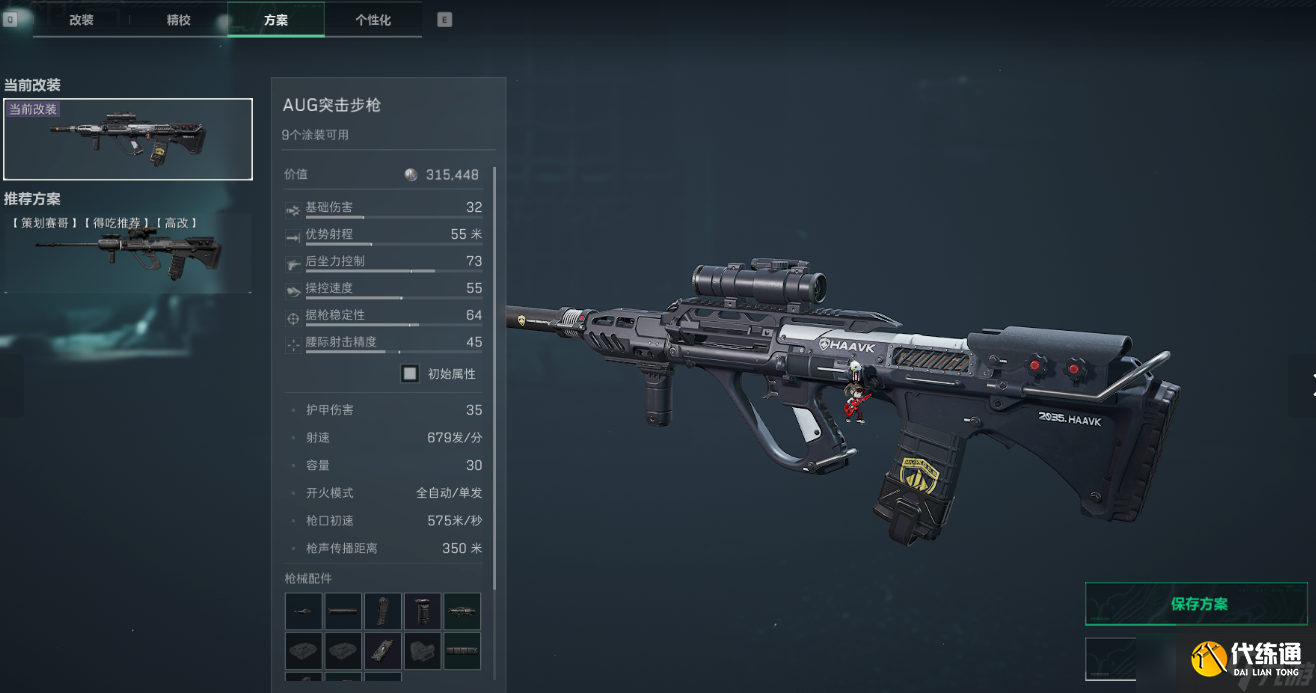This screenshot has width=1316, height=693.
Task: Toggle the 初始属性 checkbox
Action: (410, 374)
